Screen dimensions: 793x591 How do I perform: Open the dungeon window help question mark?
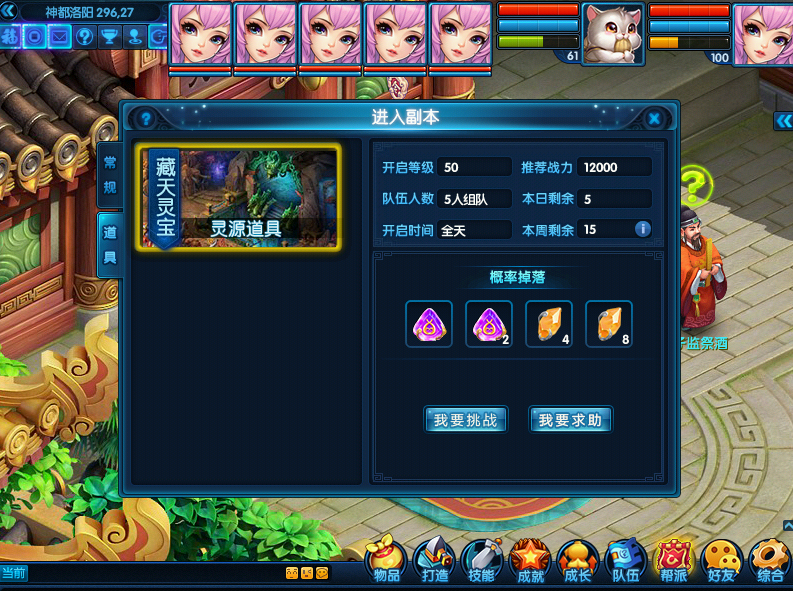pos(145,119)
